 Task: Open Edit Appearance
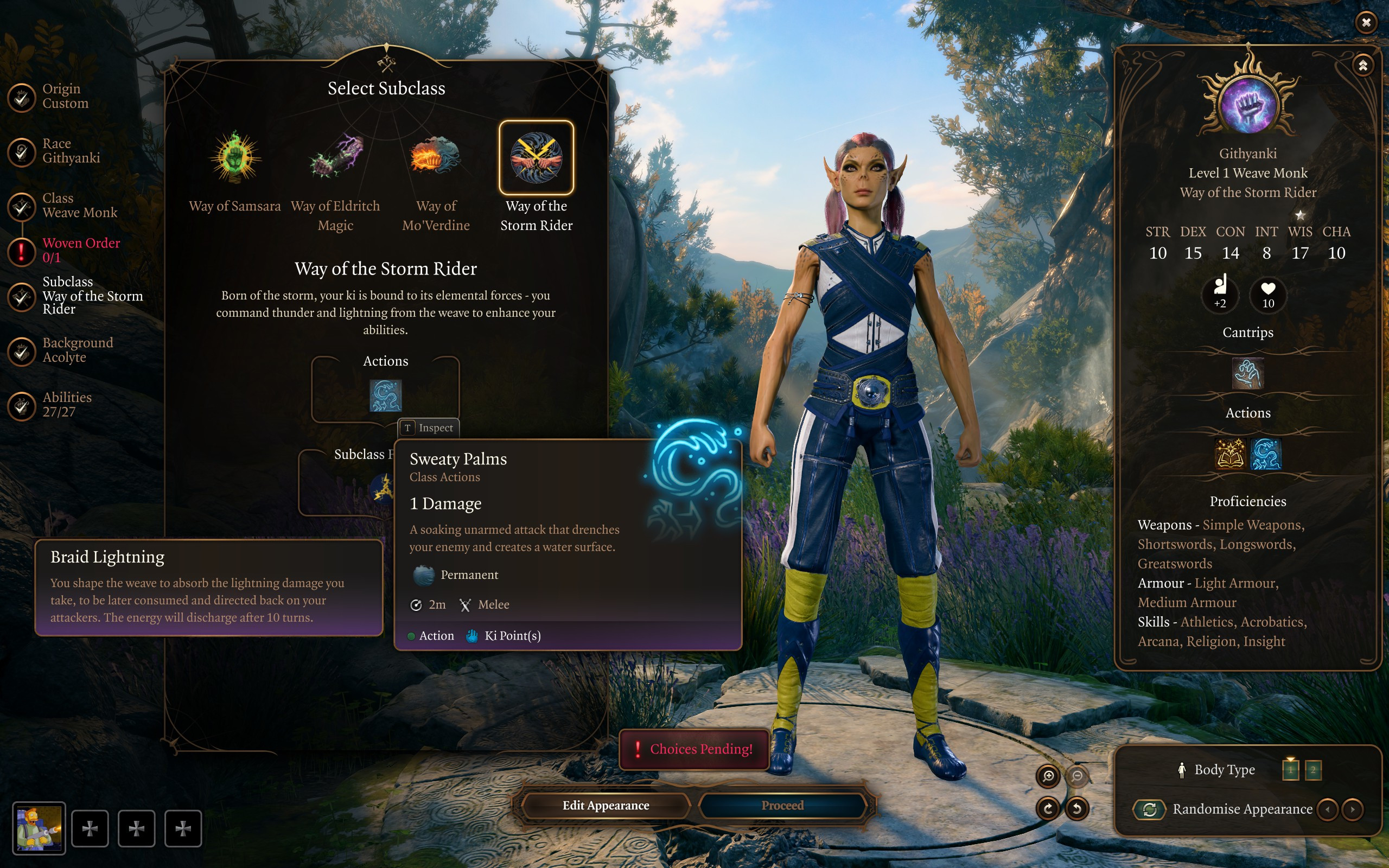pos(606,806)
